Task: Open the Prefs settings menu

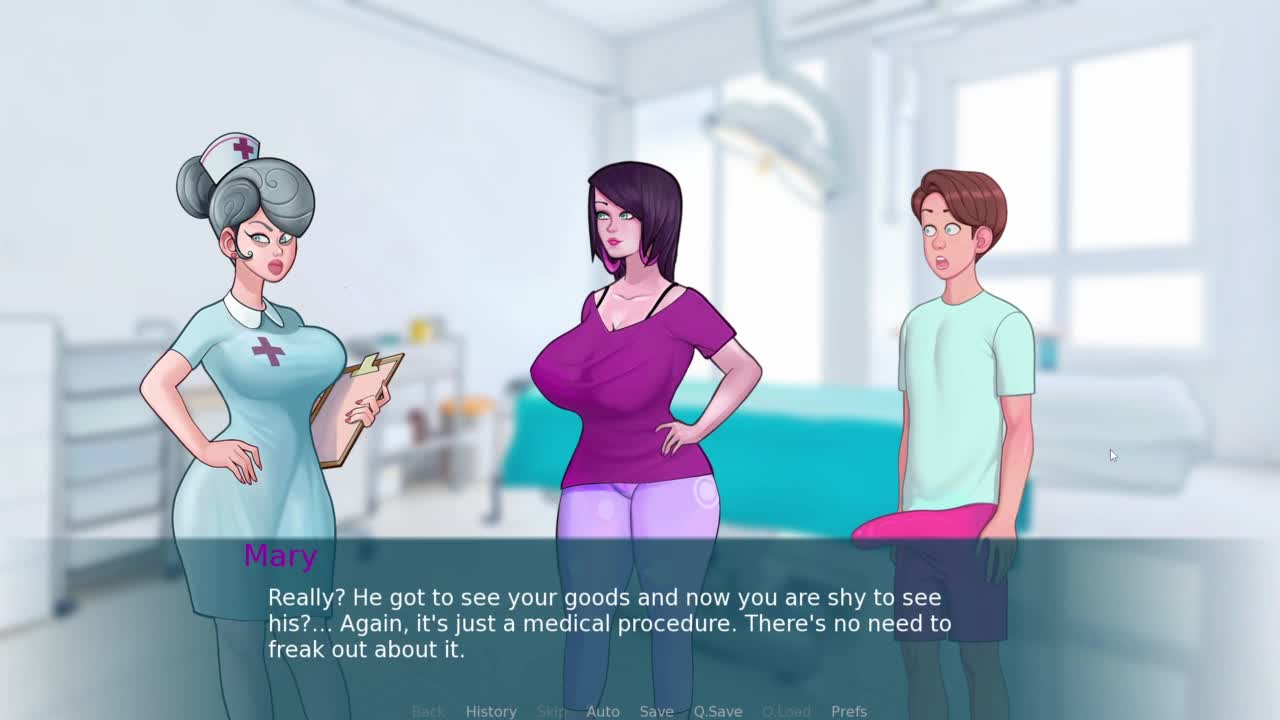Action: [x=849, y=711]
